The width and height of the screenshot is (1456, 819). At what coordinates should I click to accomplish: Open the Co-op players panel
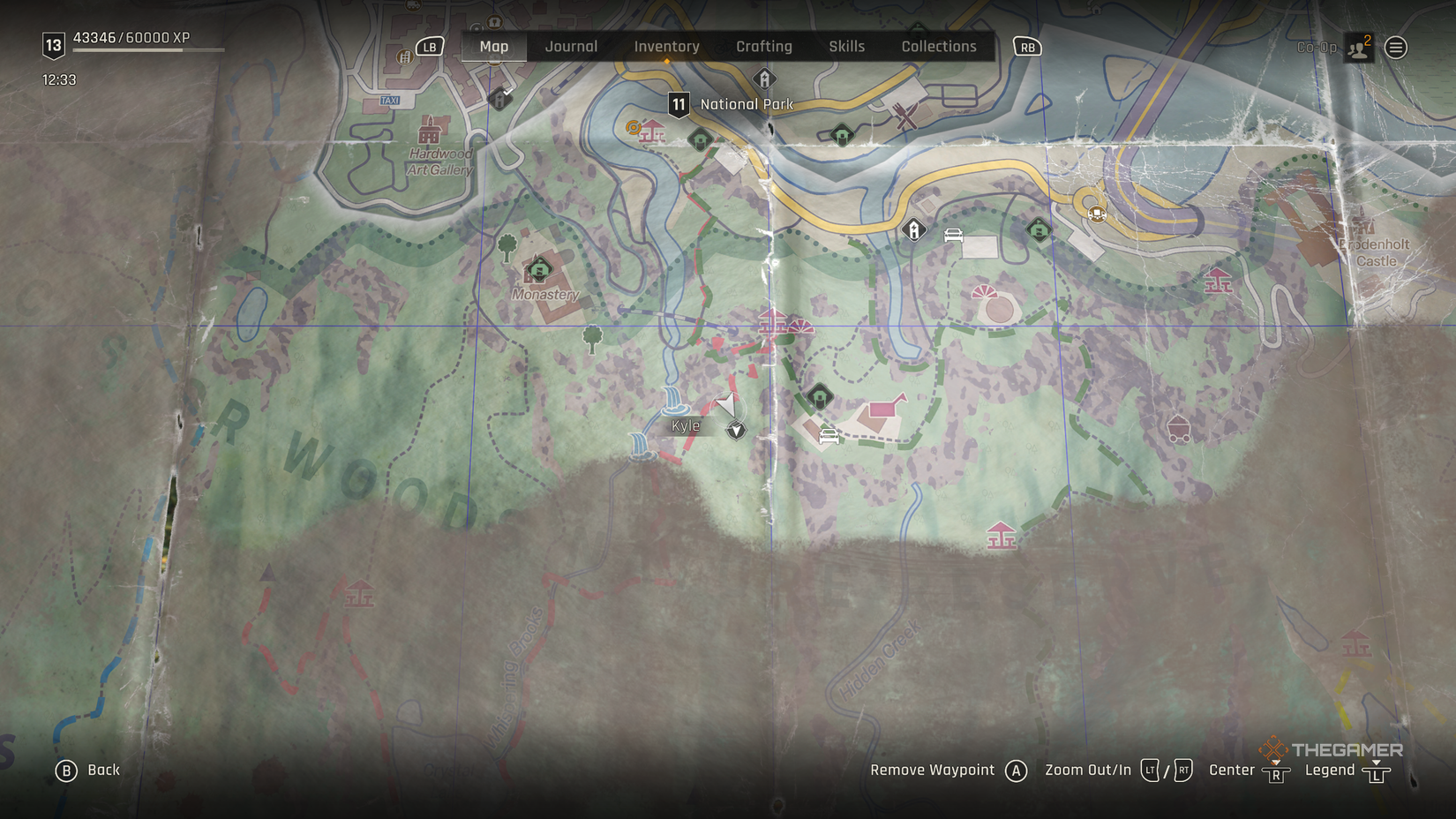point(1358,48)
